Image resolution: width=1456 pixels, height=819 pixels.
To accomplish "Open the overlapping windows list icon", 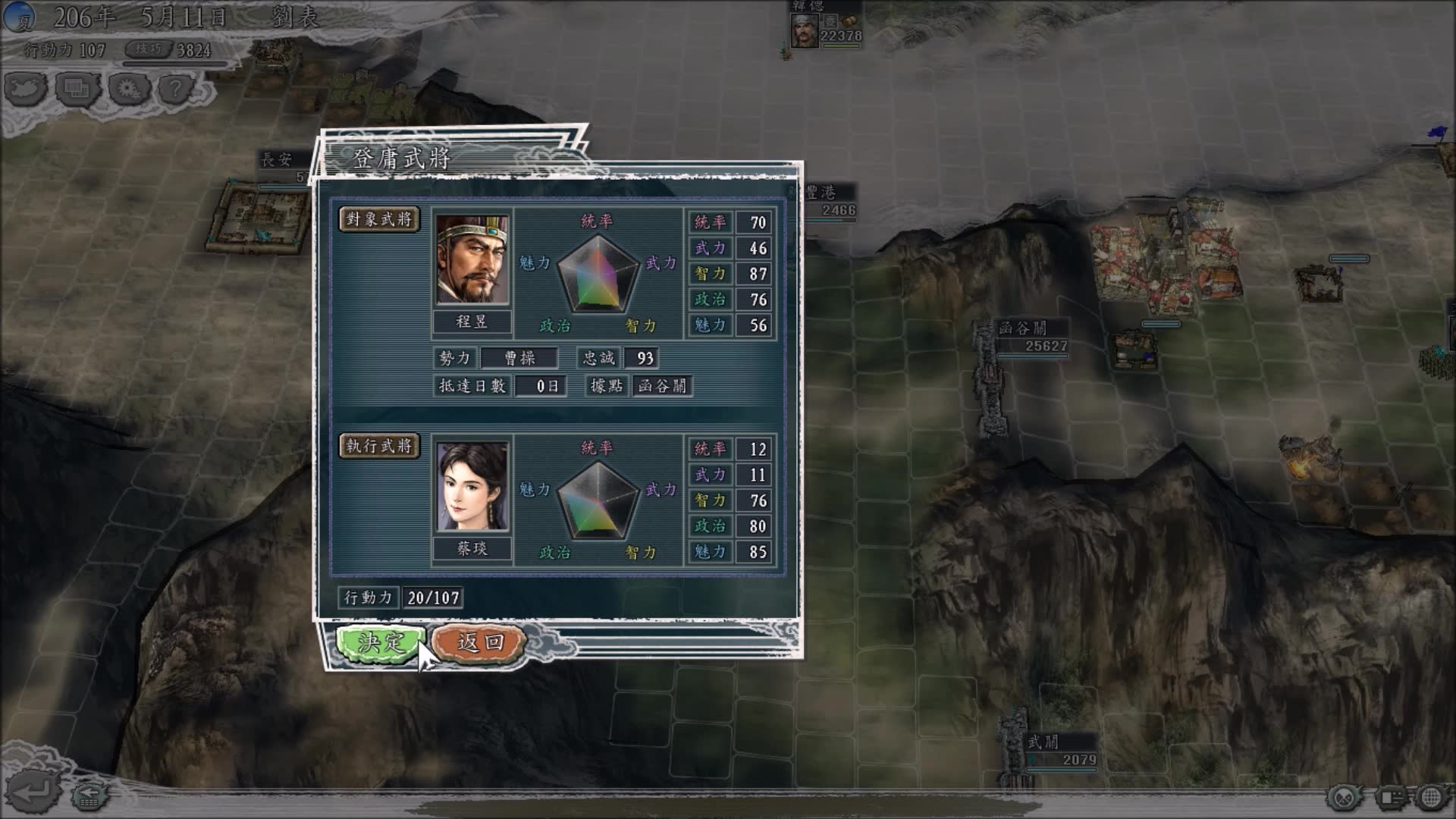I will (77, 89).
